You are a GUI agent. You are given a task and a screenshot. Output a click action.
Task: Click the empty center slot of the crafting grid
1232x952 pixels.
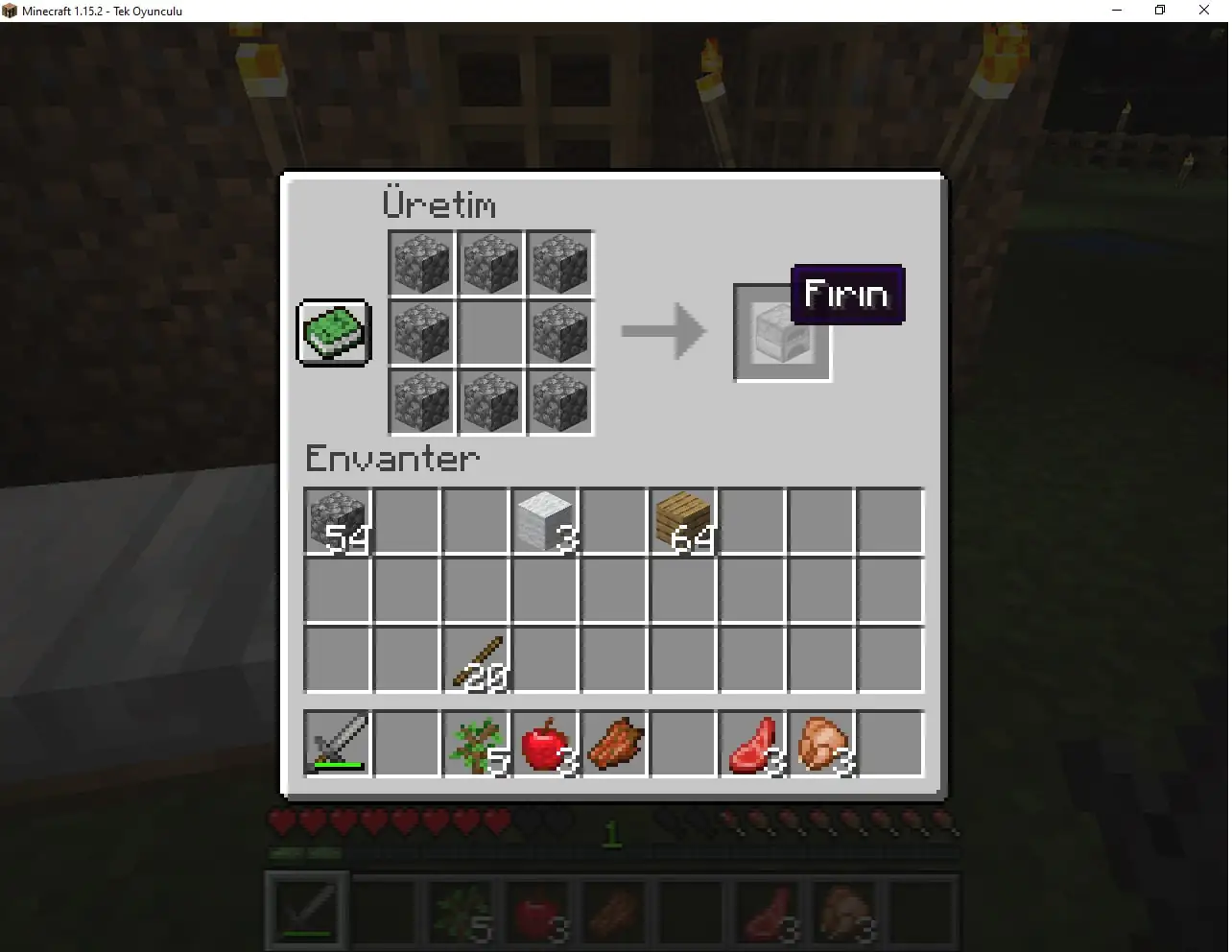tap(490, 333)
